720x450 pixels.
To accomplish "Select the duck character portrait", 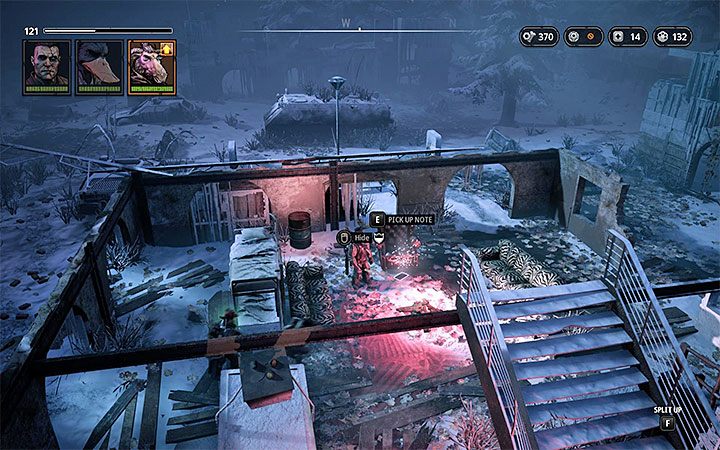I will (99, 67).
